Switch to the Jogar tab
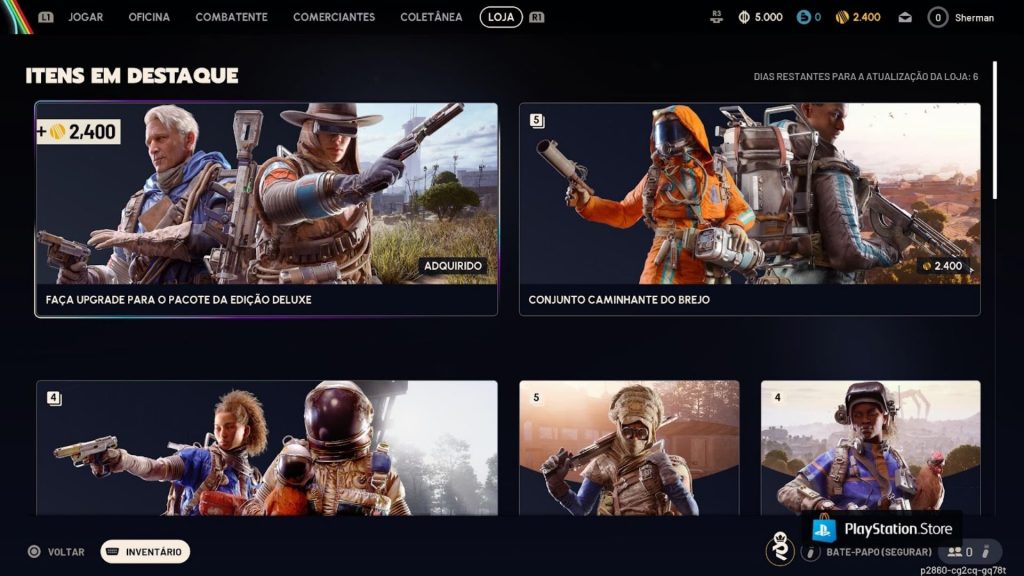Screen dimensions: 1024x576 tap(85, 17)
